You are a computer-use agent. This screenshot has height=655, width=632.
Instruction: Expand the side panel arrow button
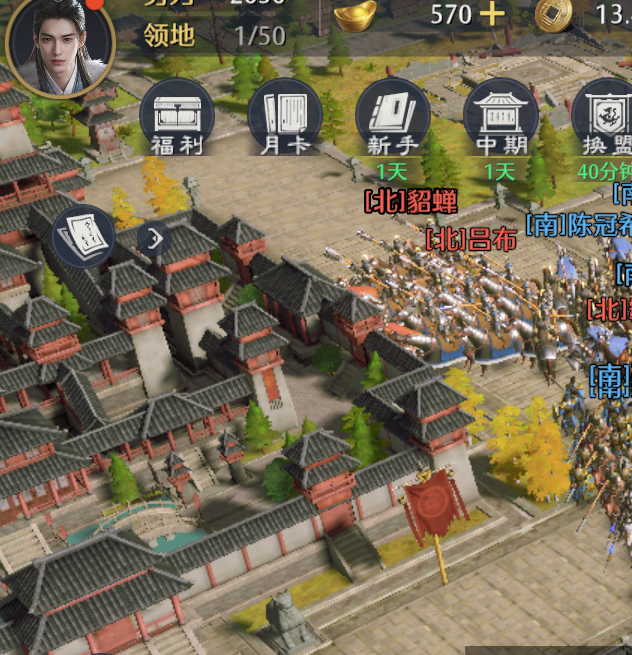pos(154,238)
